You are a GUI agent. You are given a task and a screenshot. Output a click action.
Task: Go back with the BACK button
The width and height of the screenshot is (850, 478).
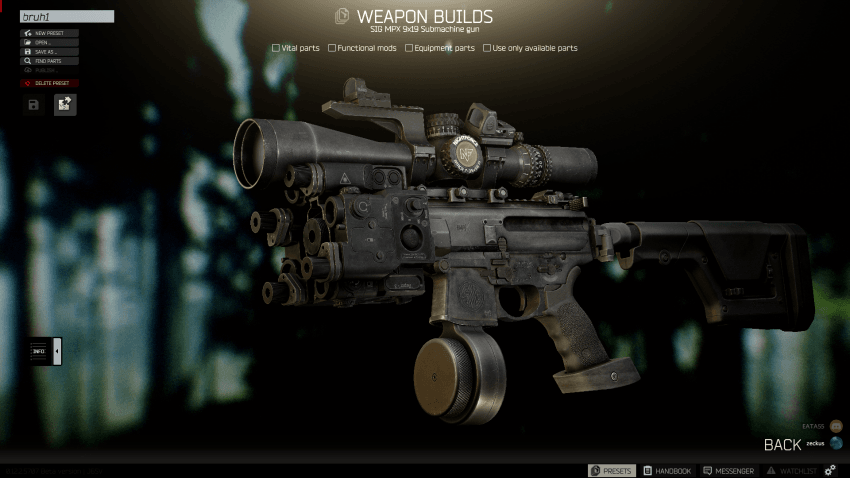click(783, 445)
